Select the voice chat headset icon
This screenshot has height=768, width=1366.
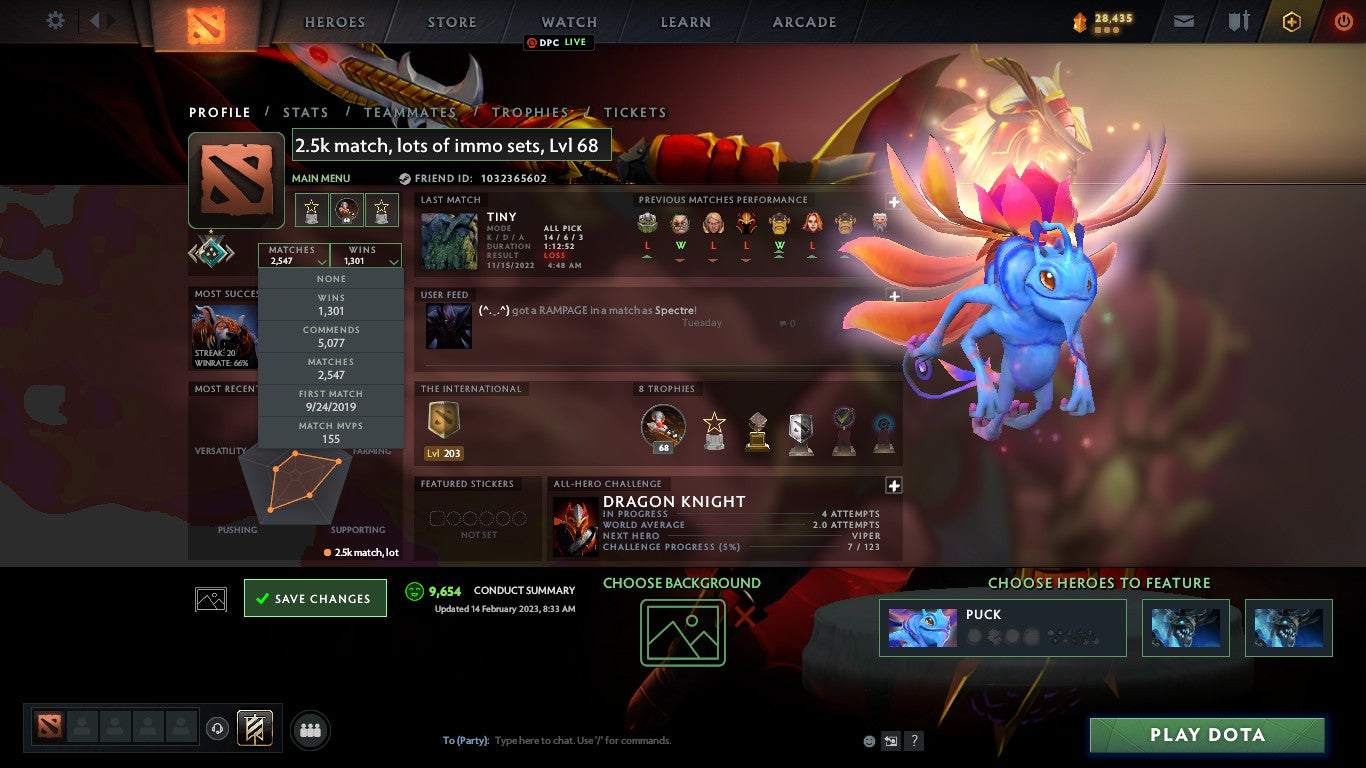[217, 728]
